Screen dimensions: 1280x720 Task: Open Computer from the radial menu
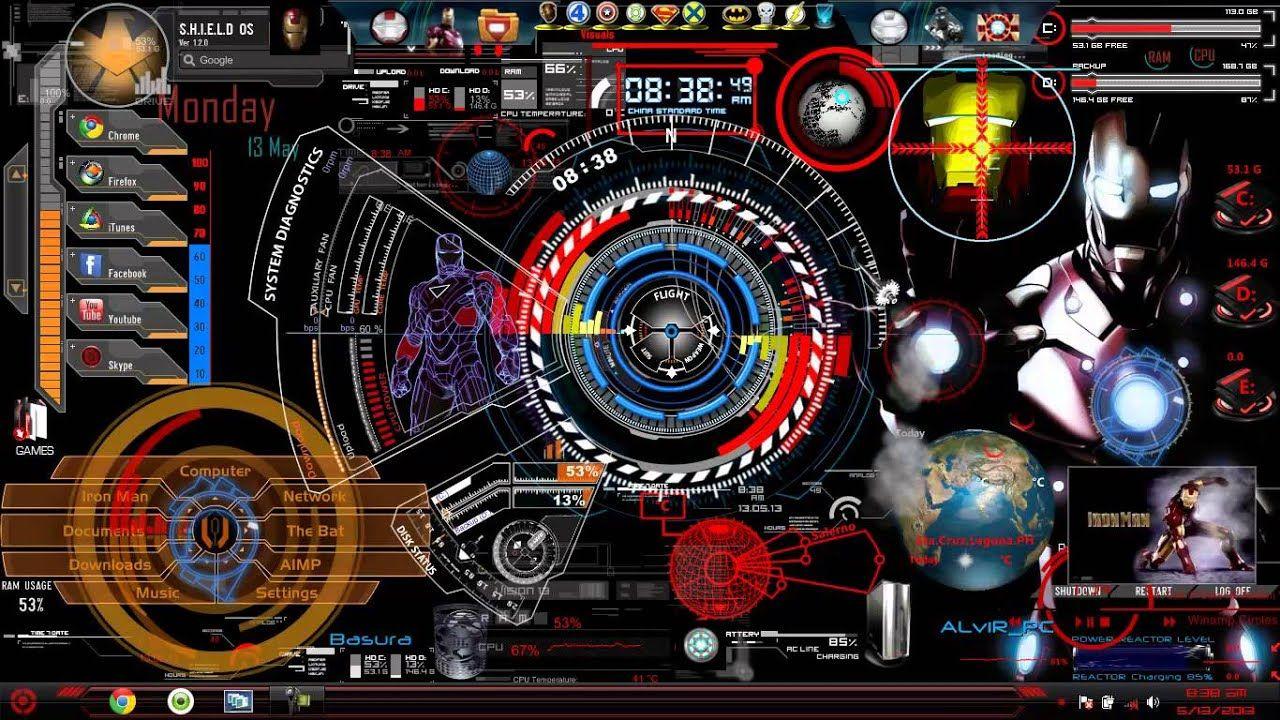pyautogui.click(x=216, y=470)
